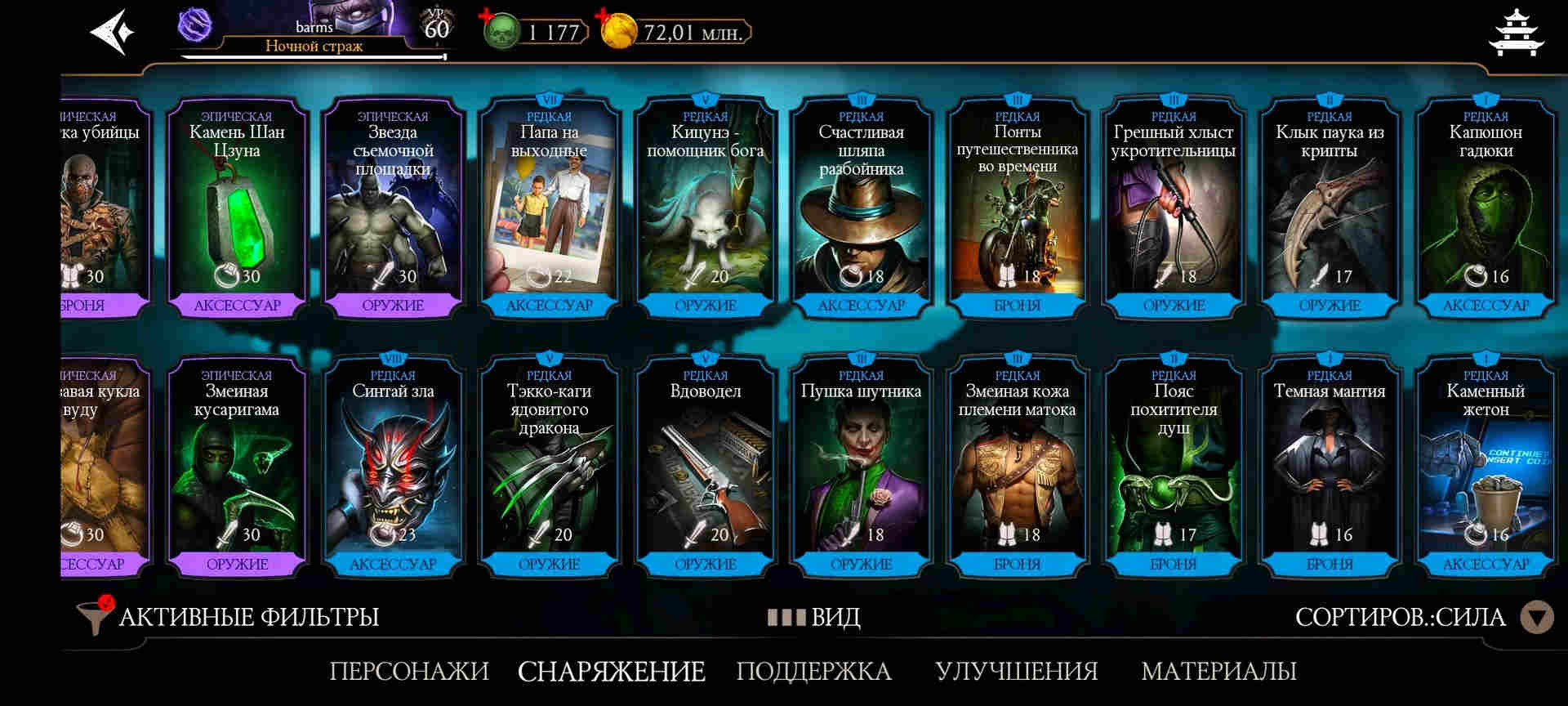Viewport: 1568px width, 706px height.
Task: Open Активные фильтры filter options
Action: pyautogui.click(x=229, y=617)
